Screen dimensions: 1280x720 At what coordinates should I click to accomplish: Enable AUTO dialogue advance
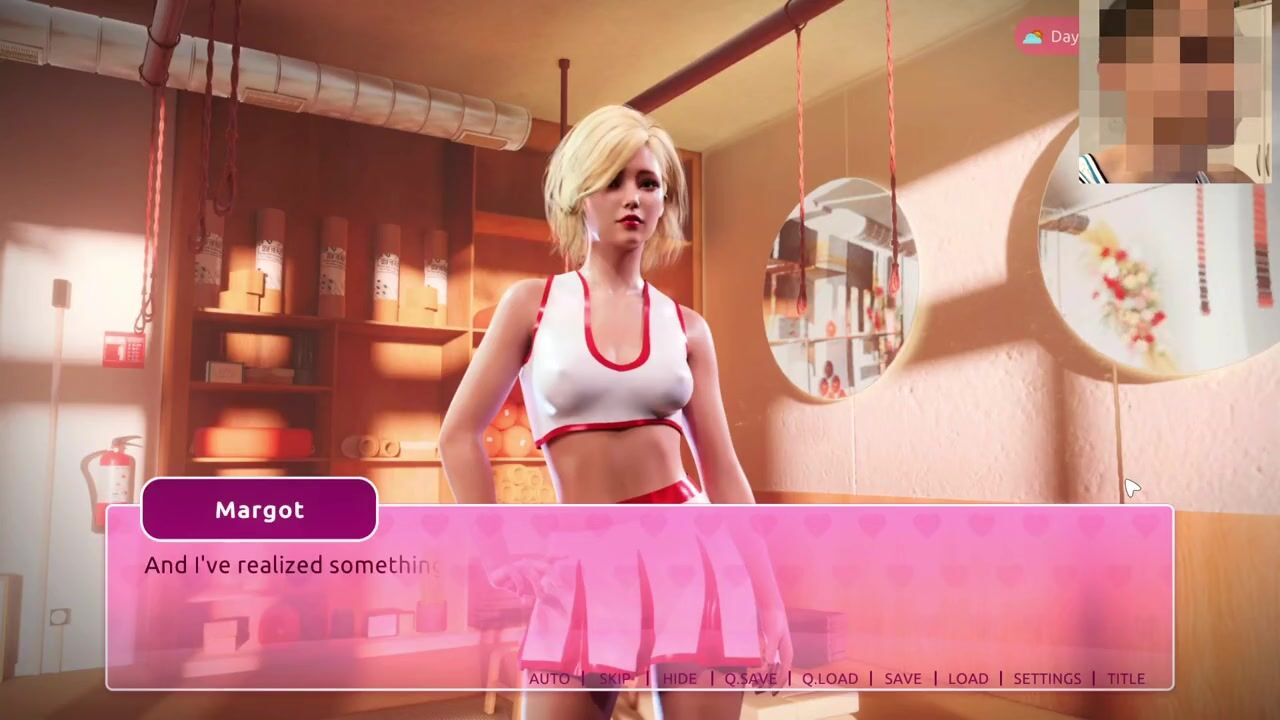tap(549, 678)
